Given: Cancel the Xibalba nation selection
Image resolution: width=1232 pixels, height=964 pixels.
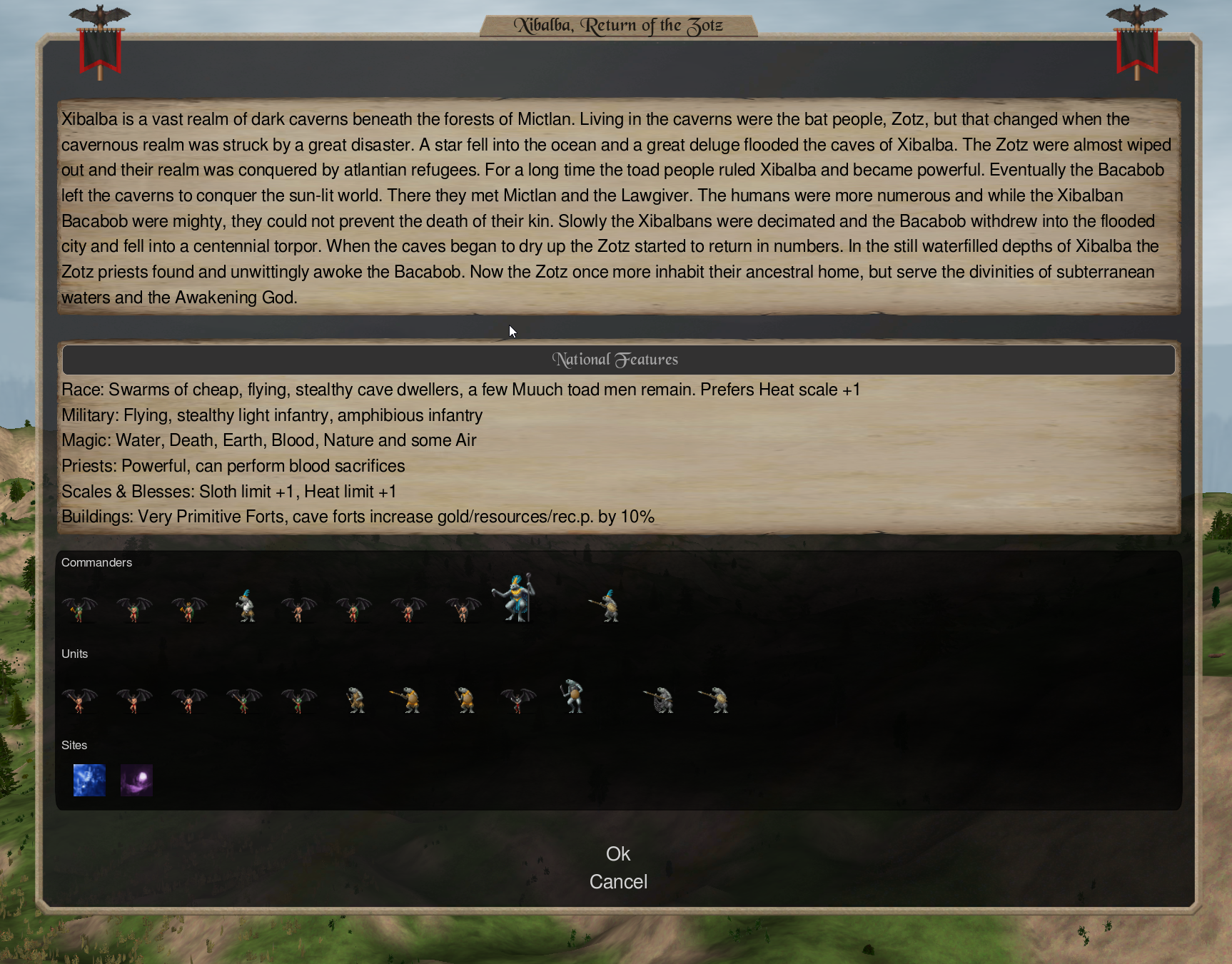Looking at the screenshot, I should click(618, 882).
